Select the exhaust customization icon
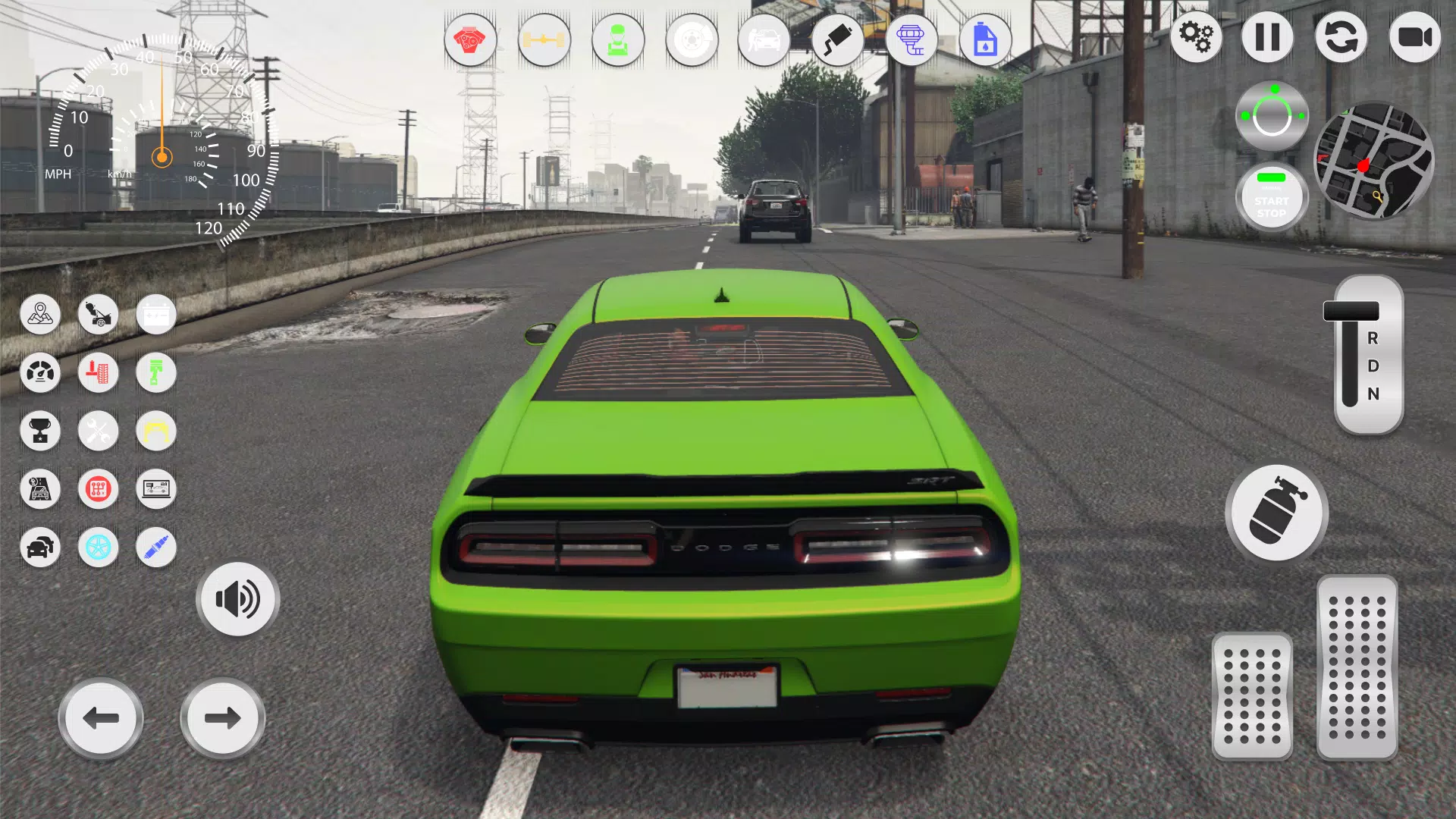Viewport: 1456px width, 819px height. click(839, 41)
